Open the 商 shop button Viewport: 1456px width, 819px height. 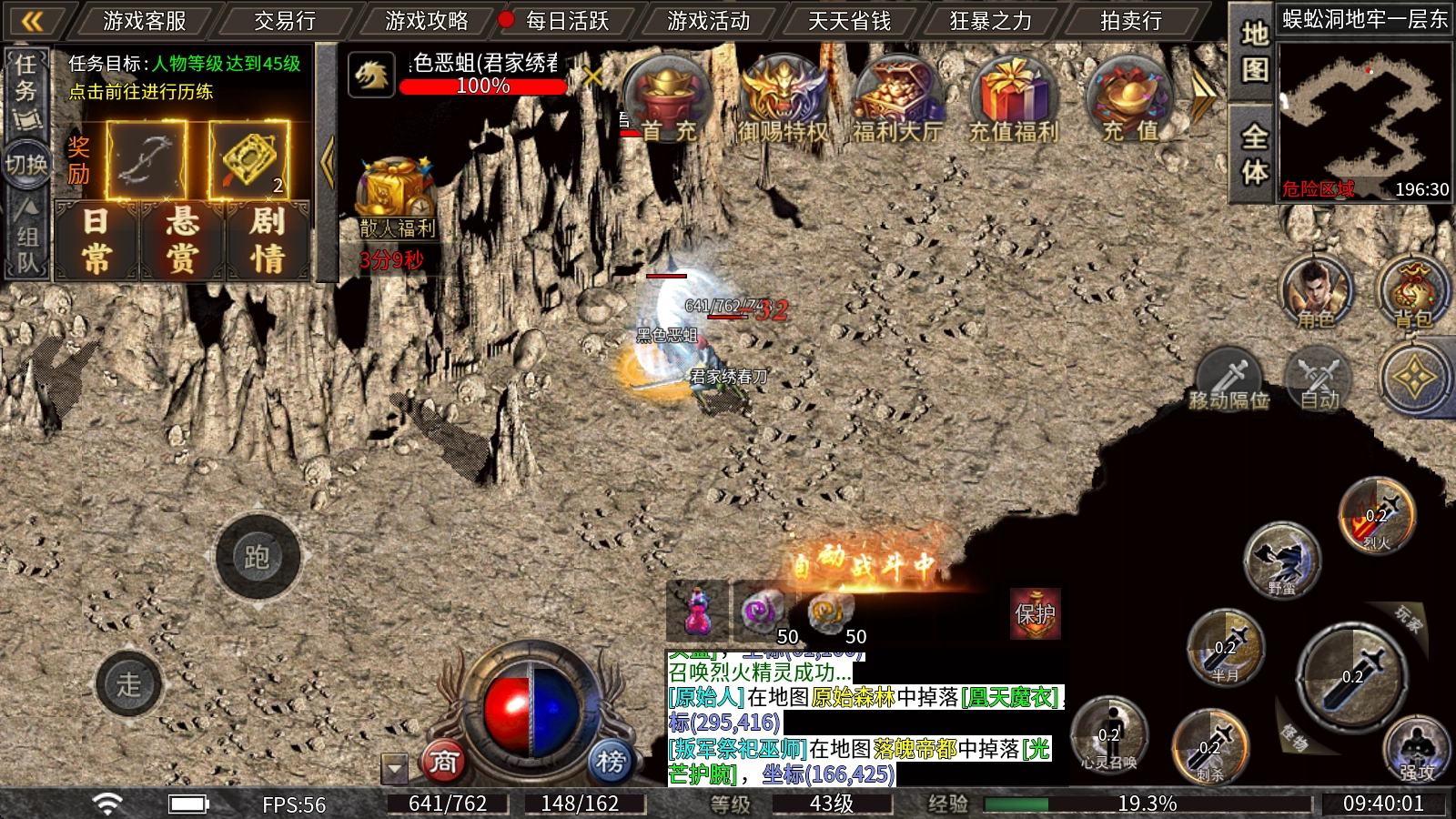click(x=444, y=761)
